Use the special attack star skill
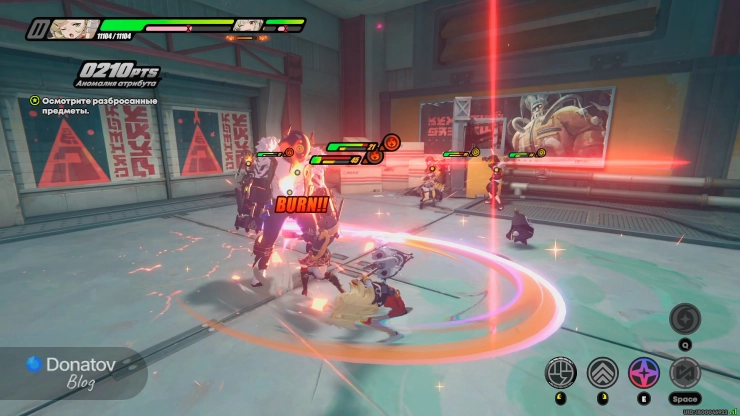740x416 pixels. 643,372
